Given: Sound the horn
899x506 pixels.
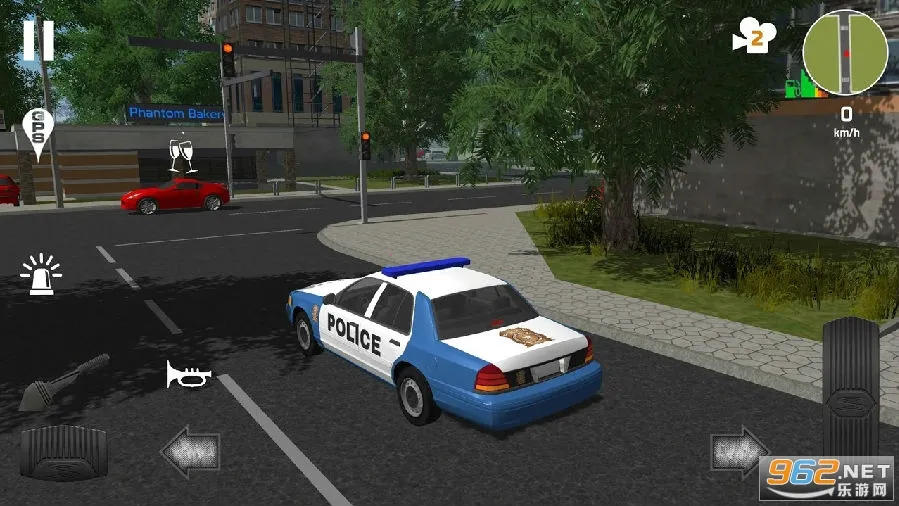Looking at the screenshot, I should click(x=189, y=375).
